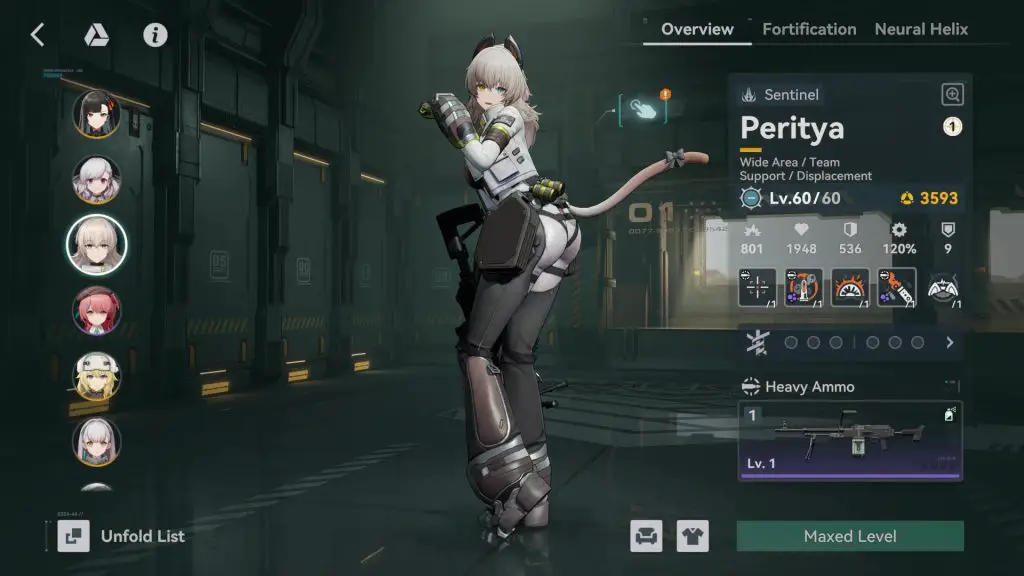1024x576 pixels.
Task: Select the crosshair skill icon
Action: point(756,287)
